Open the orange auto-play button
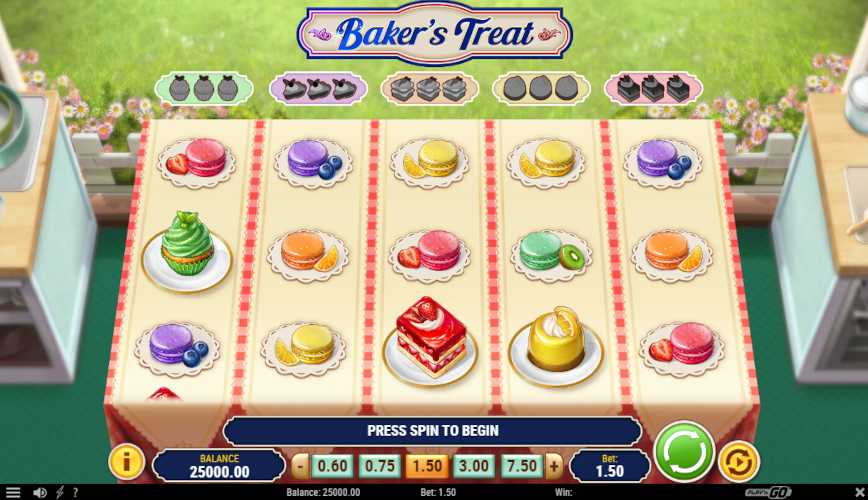868x500 pixels. (x=738, y=461)
